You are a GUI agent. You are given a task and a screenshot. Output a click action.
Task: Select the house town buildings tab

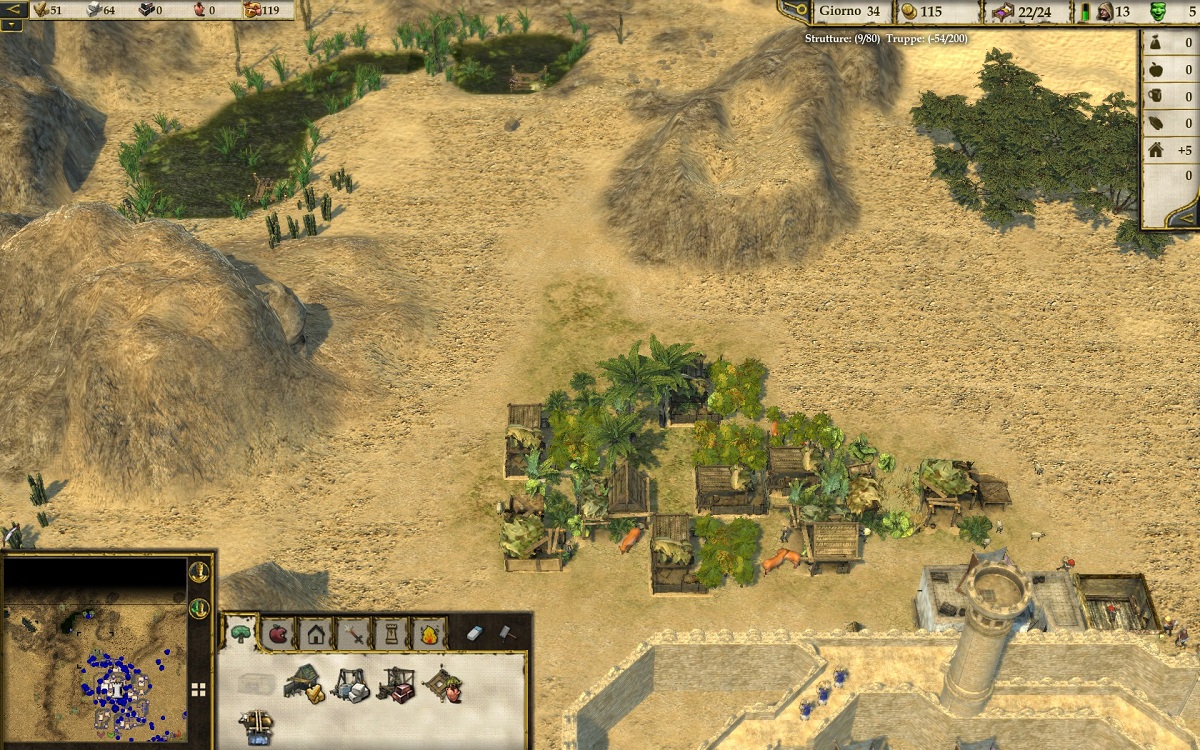pos(315,633)
